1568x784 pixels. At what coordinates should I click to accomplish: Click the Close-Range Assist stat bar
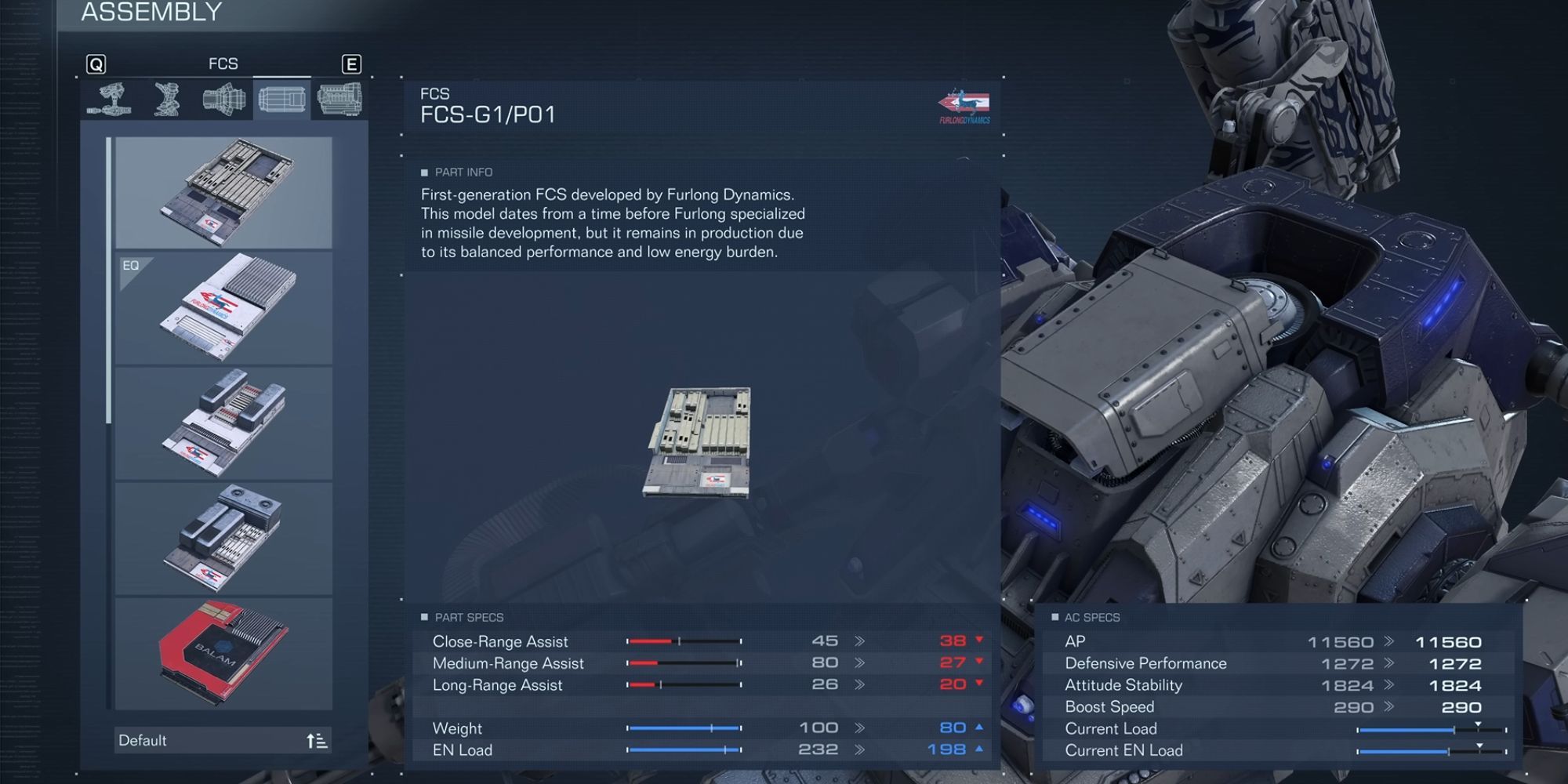pos(682,641)
